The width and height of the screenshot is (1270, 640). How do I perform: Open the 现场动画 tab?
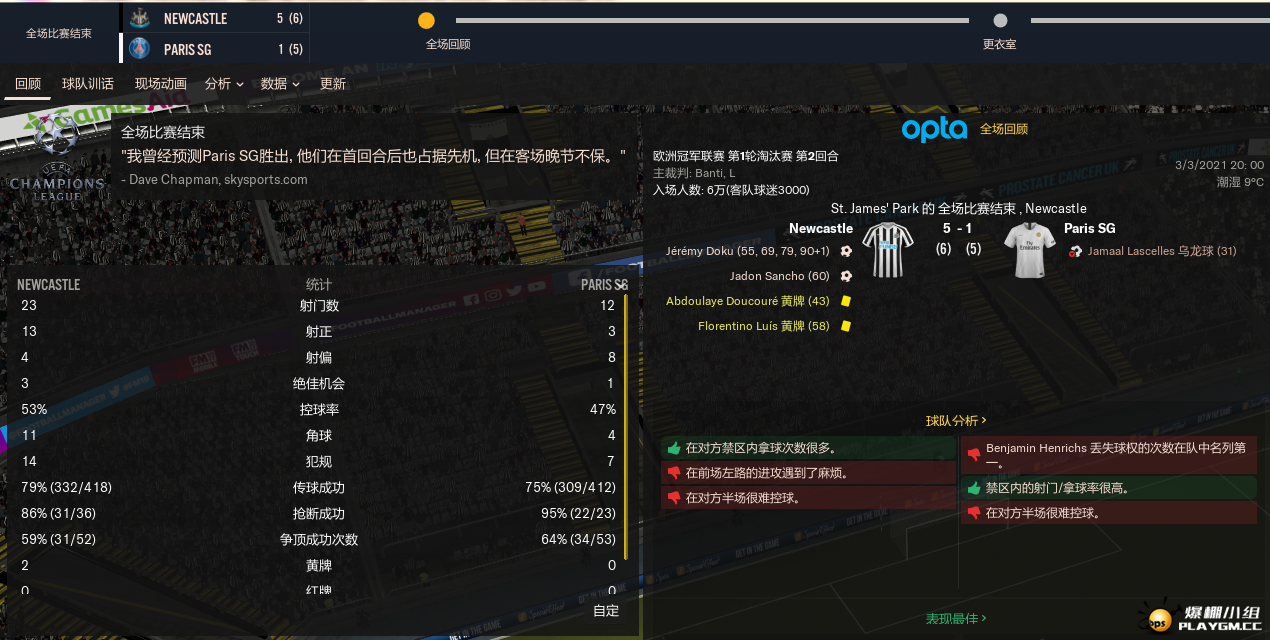[x=161, y=84]
